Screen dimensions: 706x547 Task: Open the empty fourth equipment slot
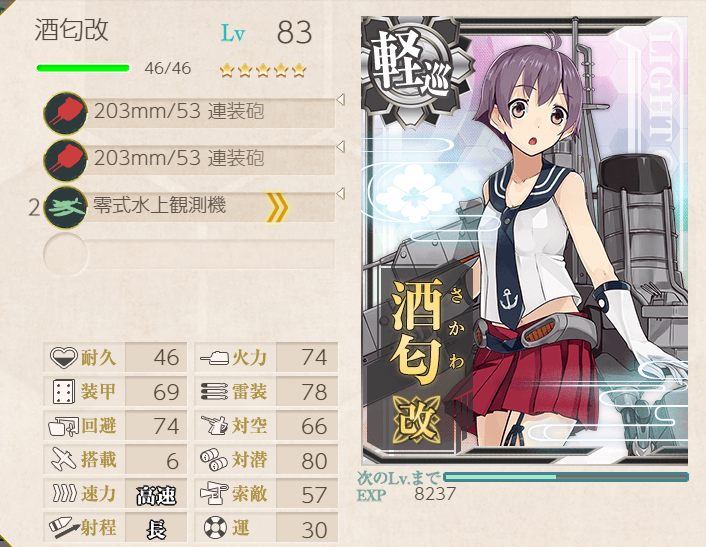(190, 254)
